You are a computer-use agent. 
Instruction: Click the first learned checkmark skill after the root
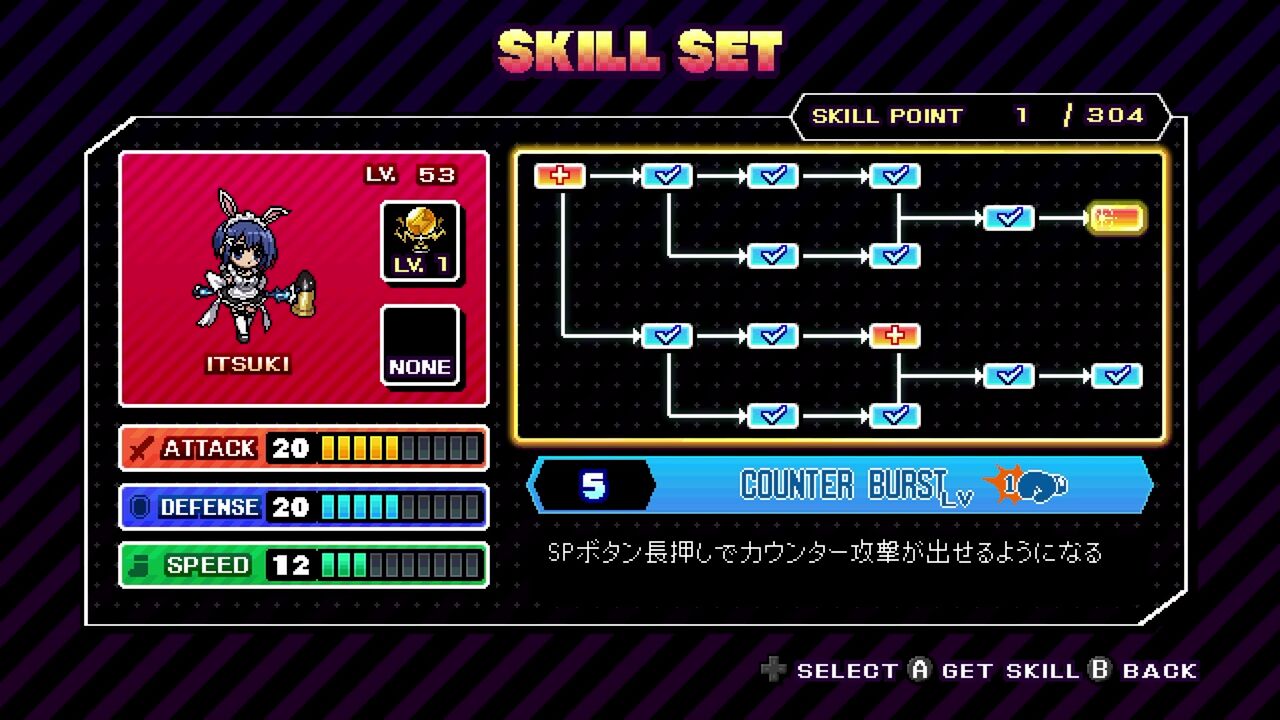point(668,175)
